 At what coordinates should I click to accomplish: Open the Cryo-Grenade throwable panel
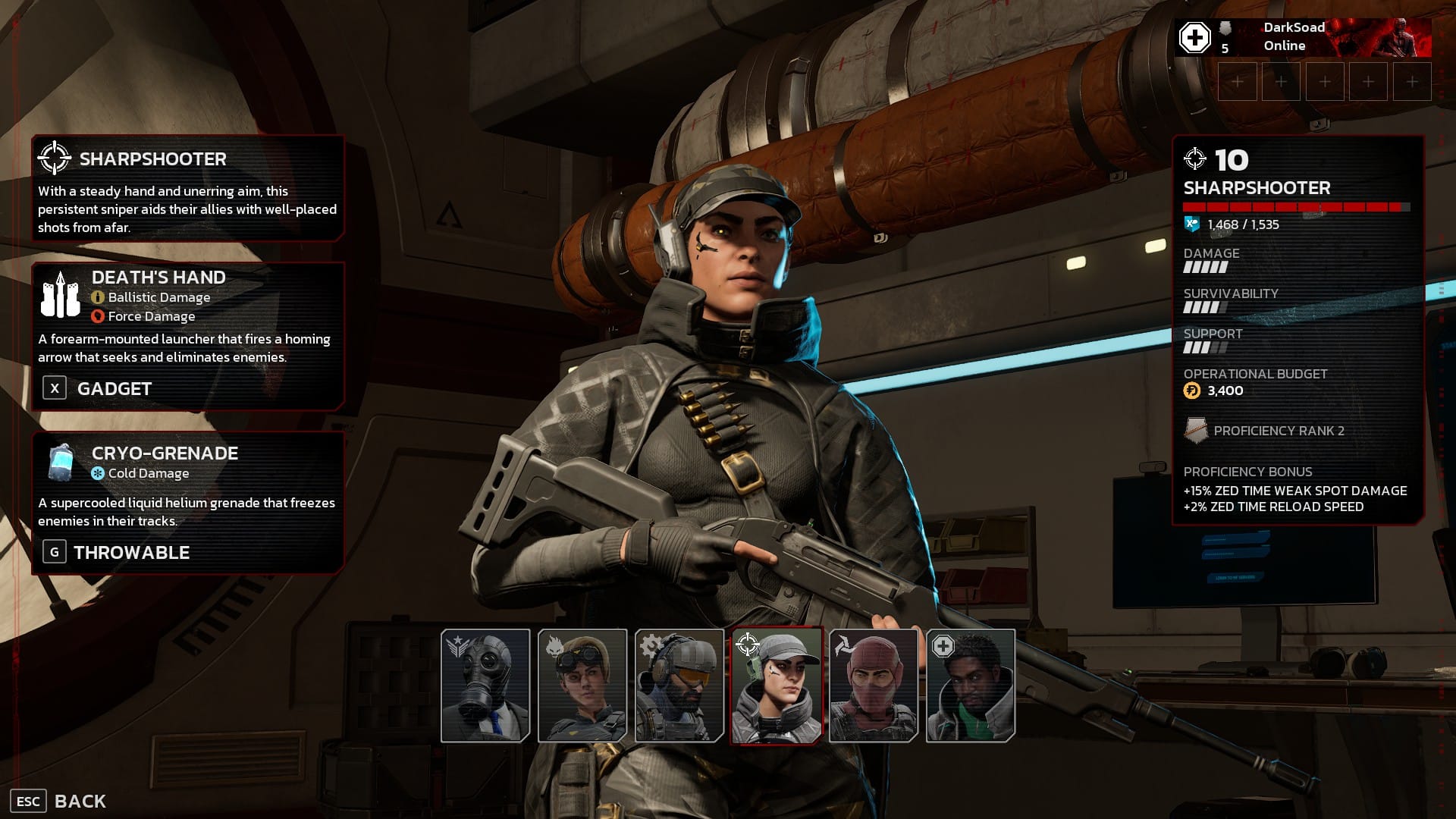[x=188, y=502]
